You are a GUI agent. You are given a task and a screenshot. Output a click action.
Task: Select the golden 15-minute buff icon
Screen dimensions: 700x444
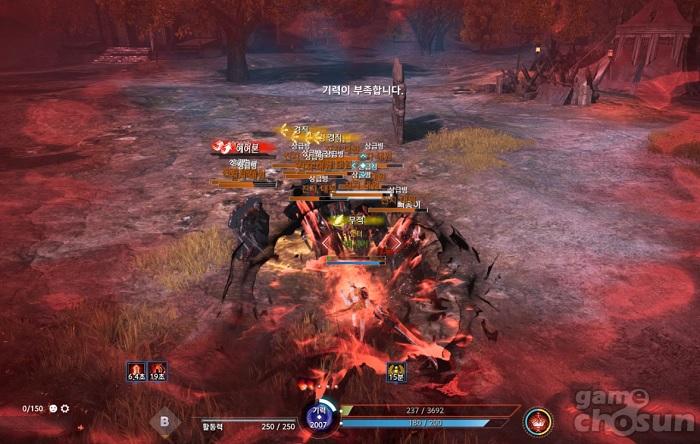397,371
